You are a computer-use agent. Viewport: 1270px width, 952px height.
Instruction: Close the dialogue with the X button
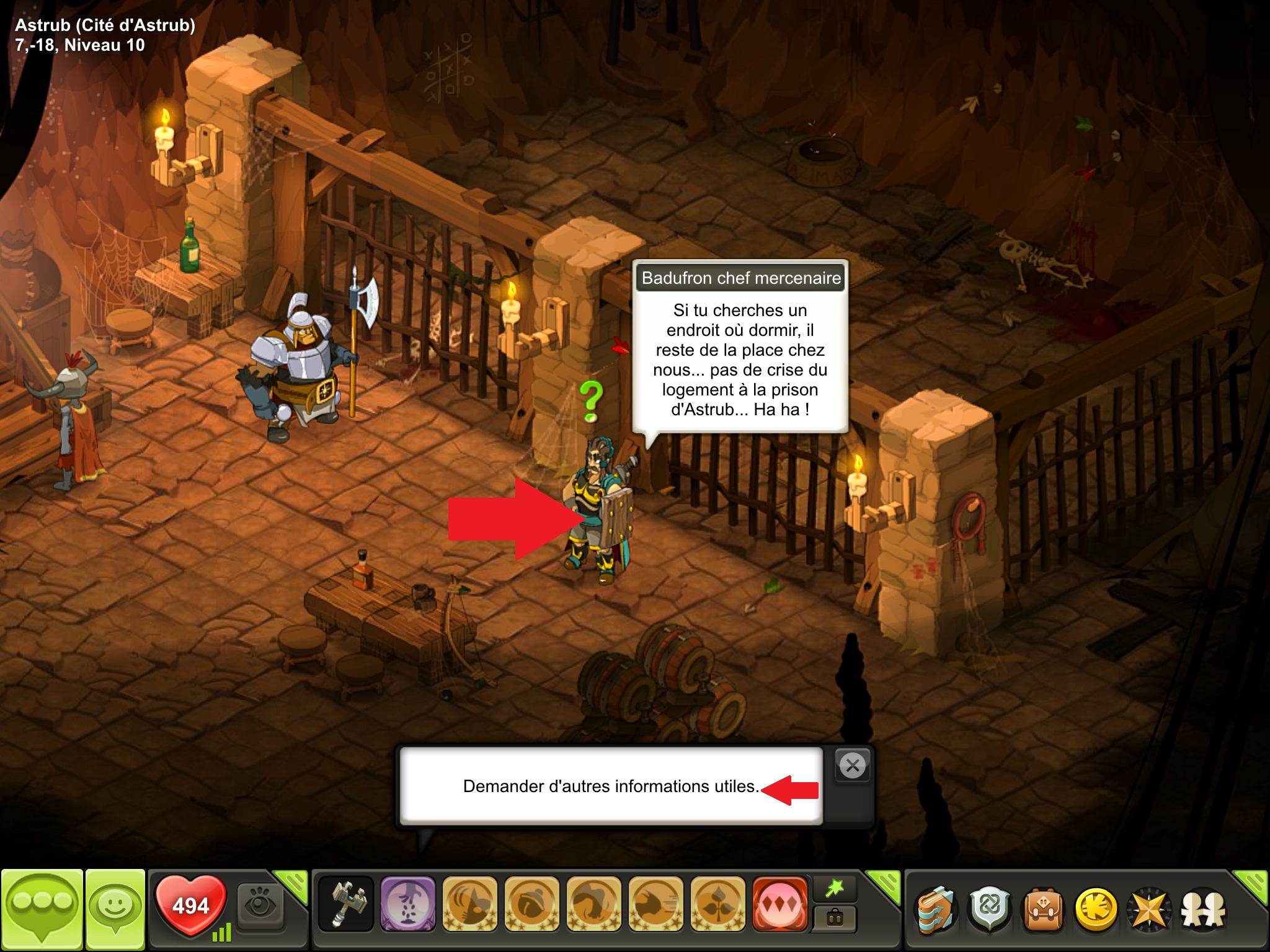[853, 766]
